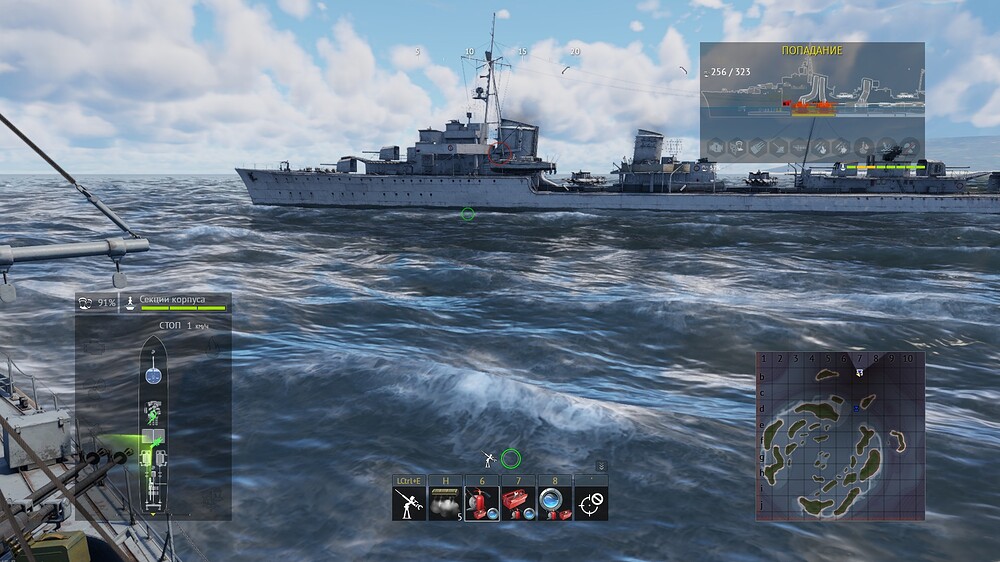Activate the water pumping porthole action
The height and width of the screenshot is (562, 1000).
(554, 504)
